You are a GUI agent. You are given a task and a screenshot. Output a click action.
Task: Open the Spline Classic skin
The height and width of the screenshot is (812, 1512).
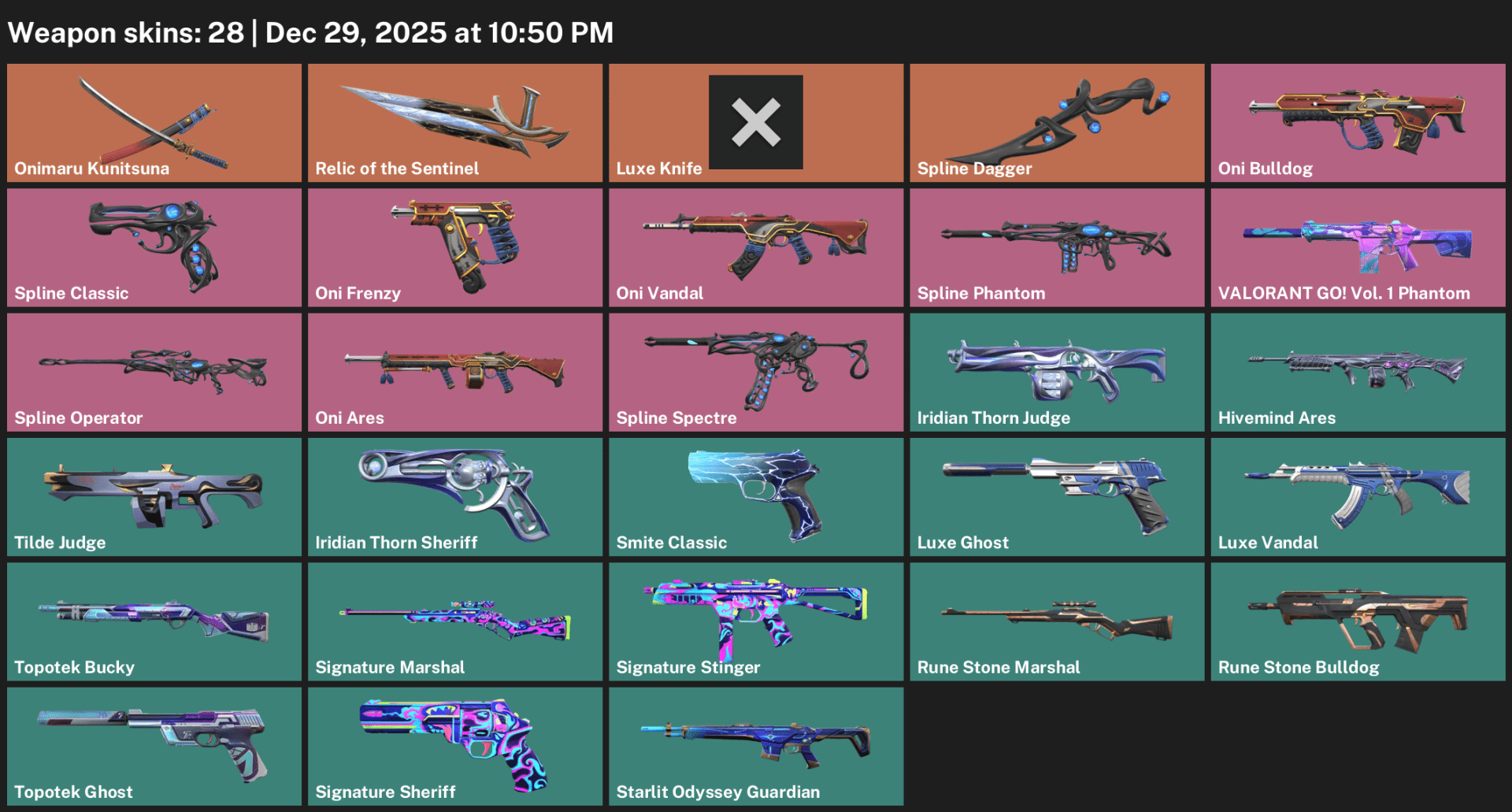tap(154, 247)
